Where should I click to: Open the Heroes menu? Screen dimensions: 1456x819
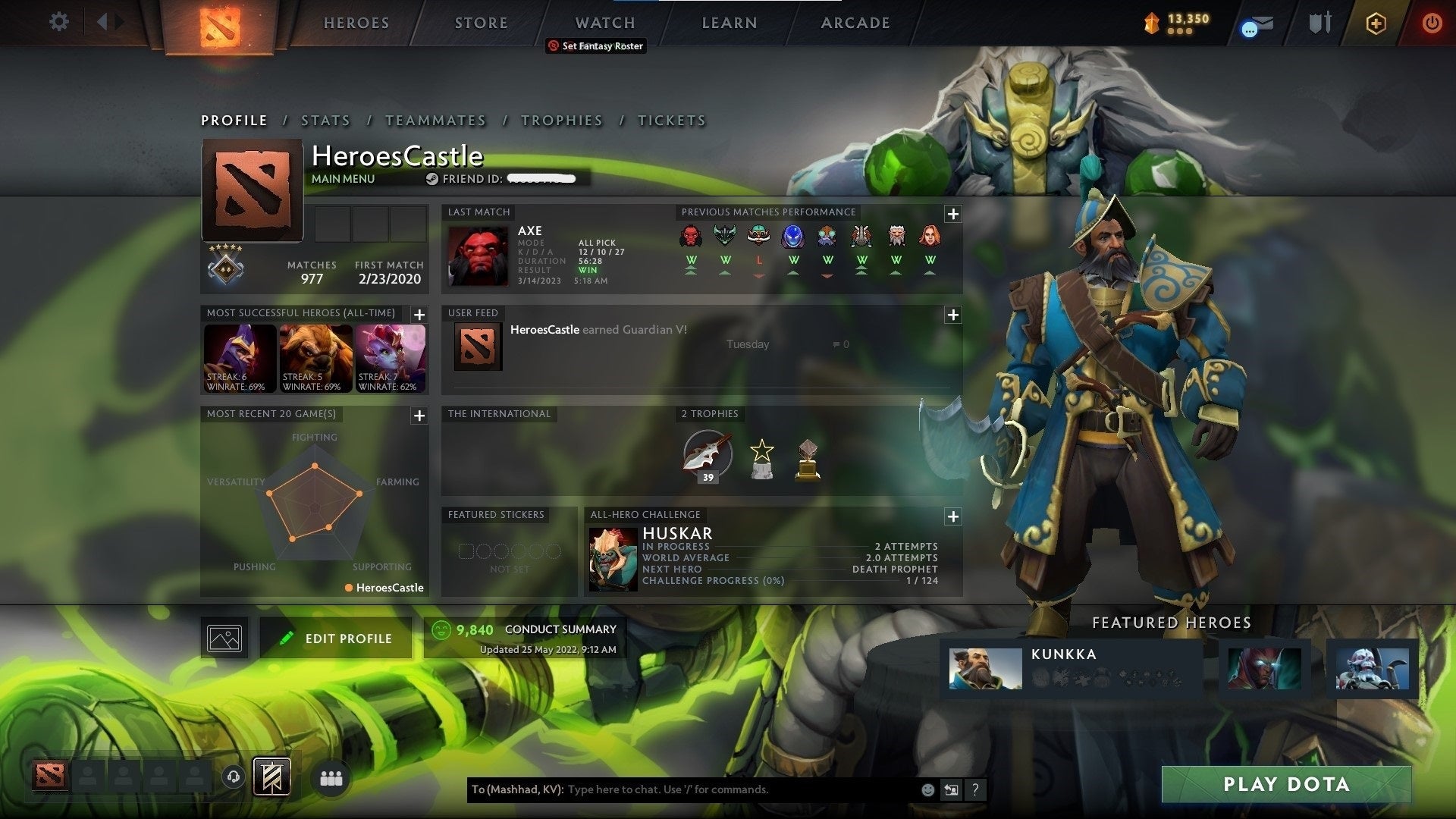pos(356,23)
